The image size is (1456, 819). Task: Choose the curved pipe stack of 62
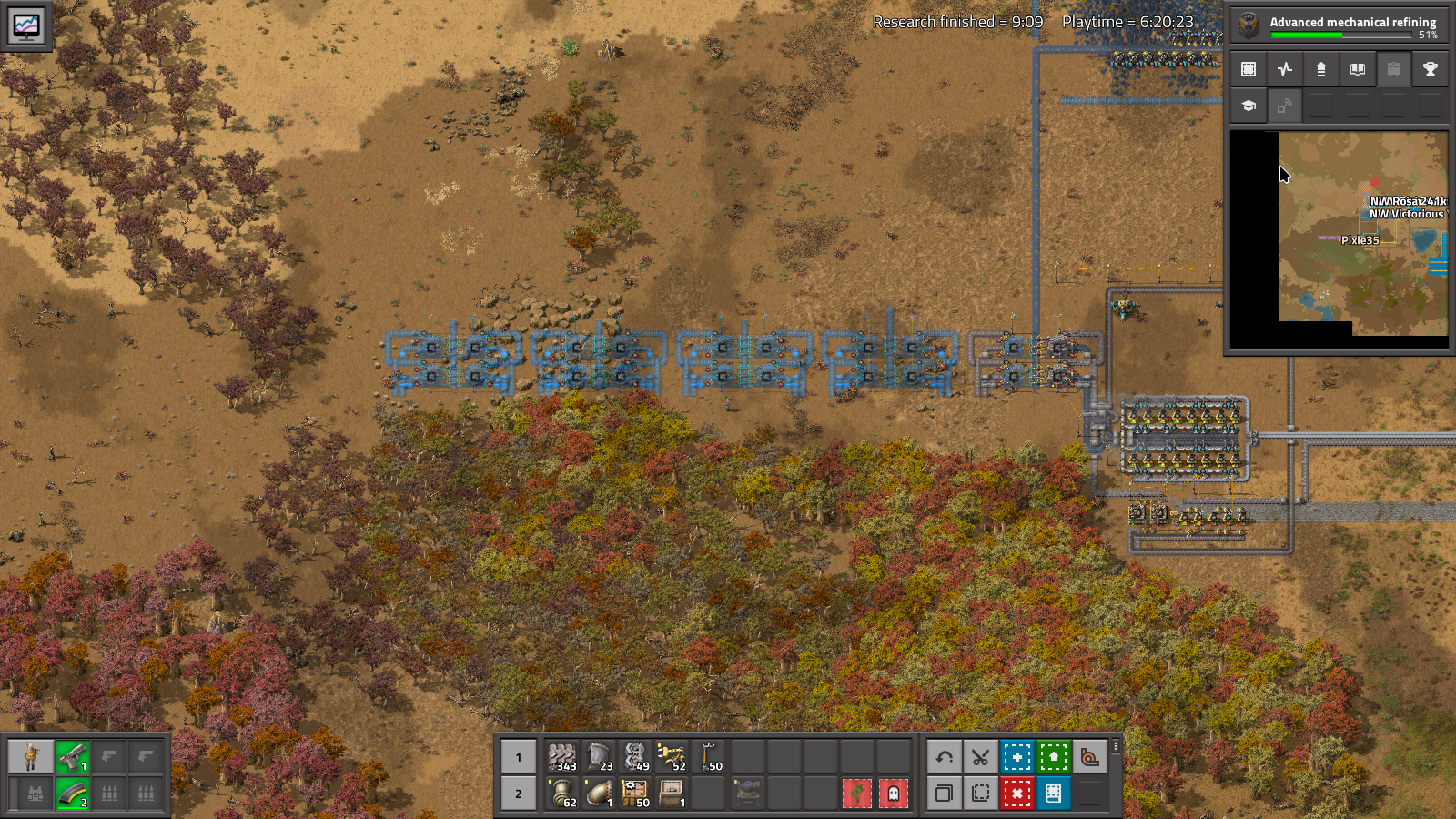[x=562, y=794]
